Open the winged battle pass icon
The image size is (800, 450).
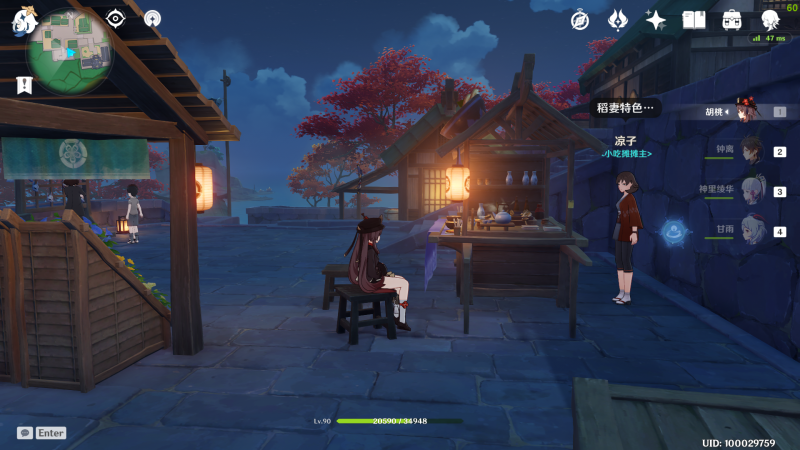point(618,20)
